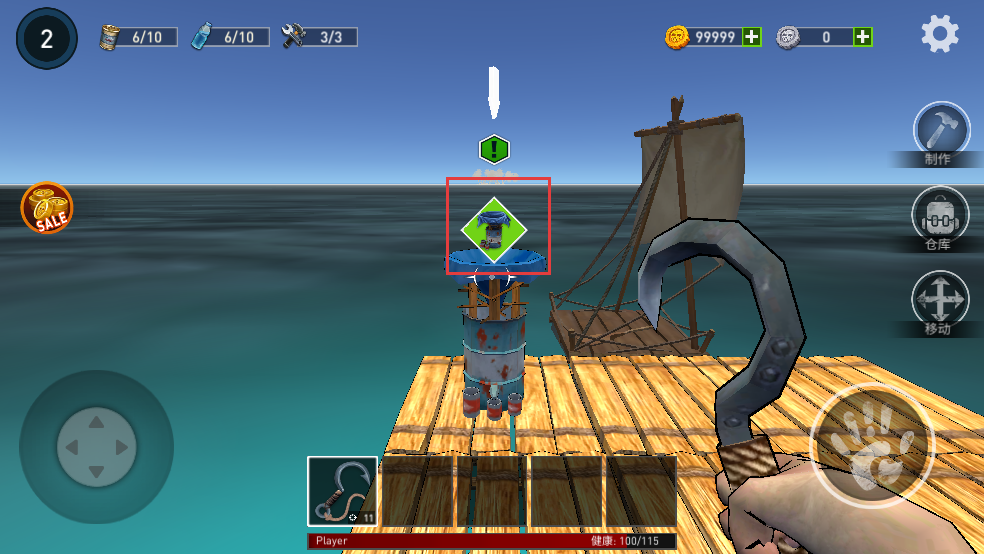Open the 制作 crafting menu
This screenshot has width=984, height=554.
pyautogui.click(x=941, y=131)
